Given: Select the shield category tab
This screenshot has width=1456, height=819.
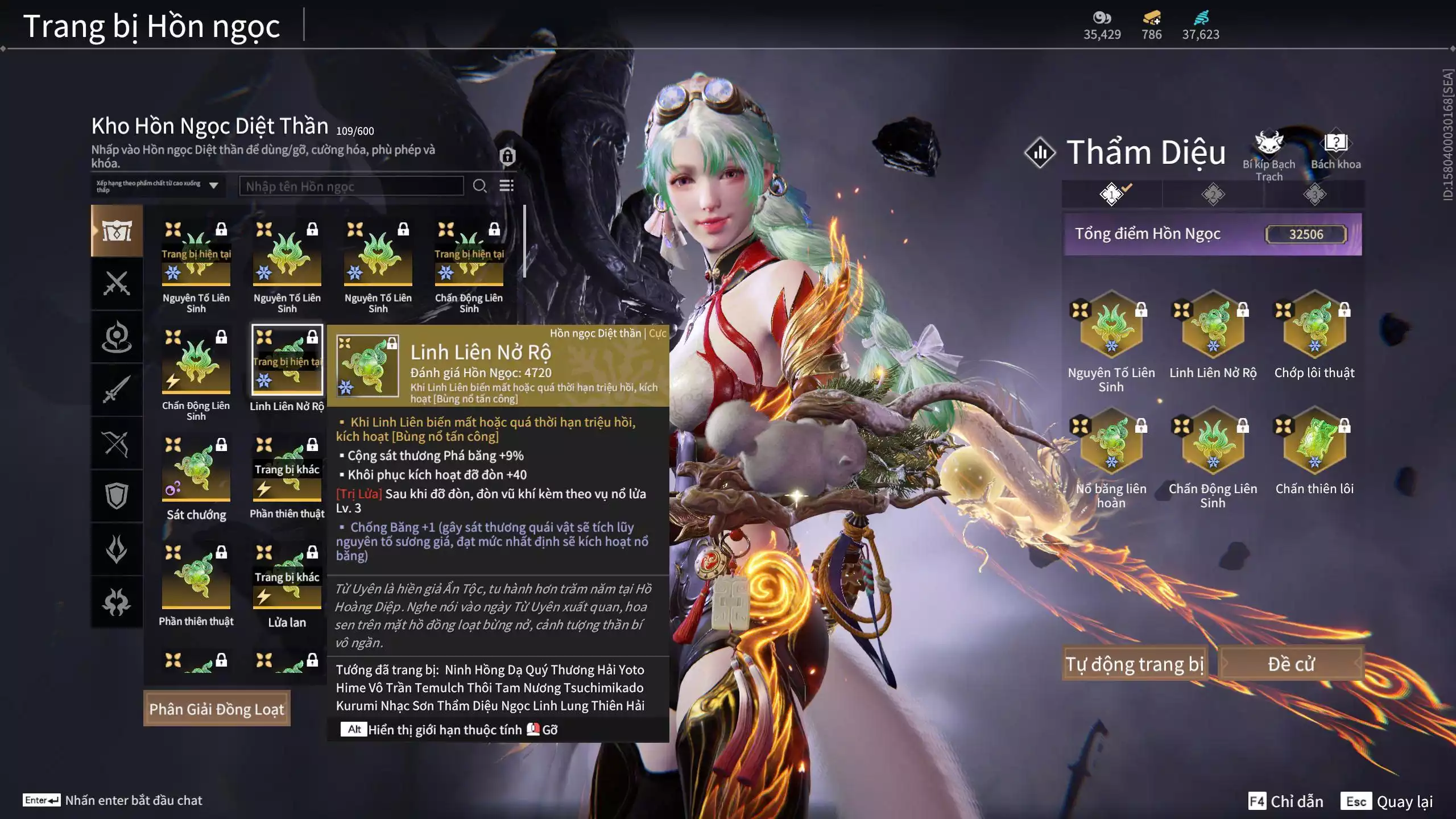Looking at the screenshot, I should [x=117, y=496].
